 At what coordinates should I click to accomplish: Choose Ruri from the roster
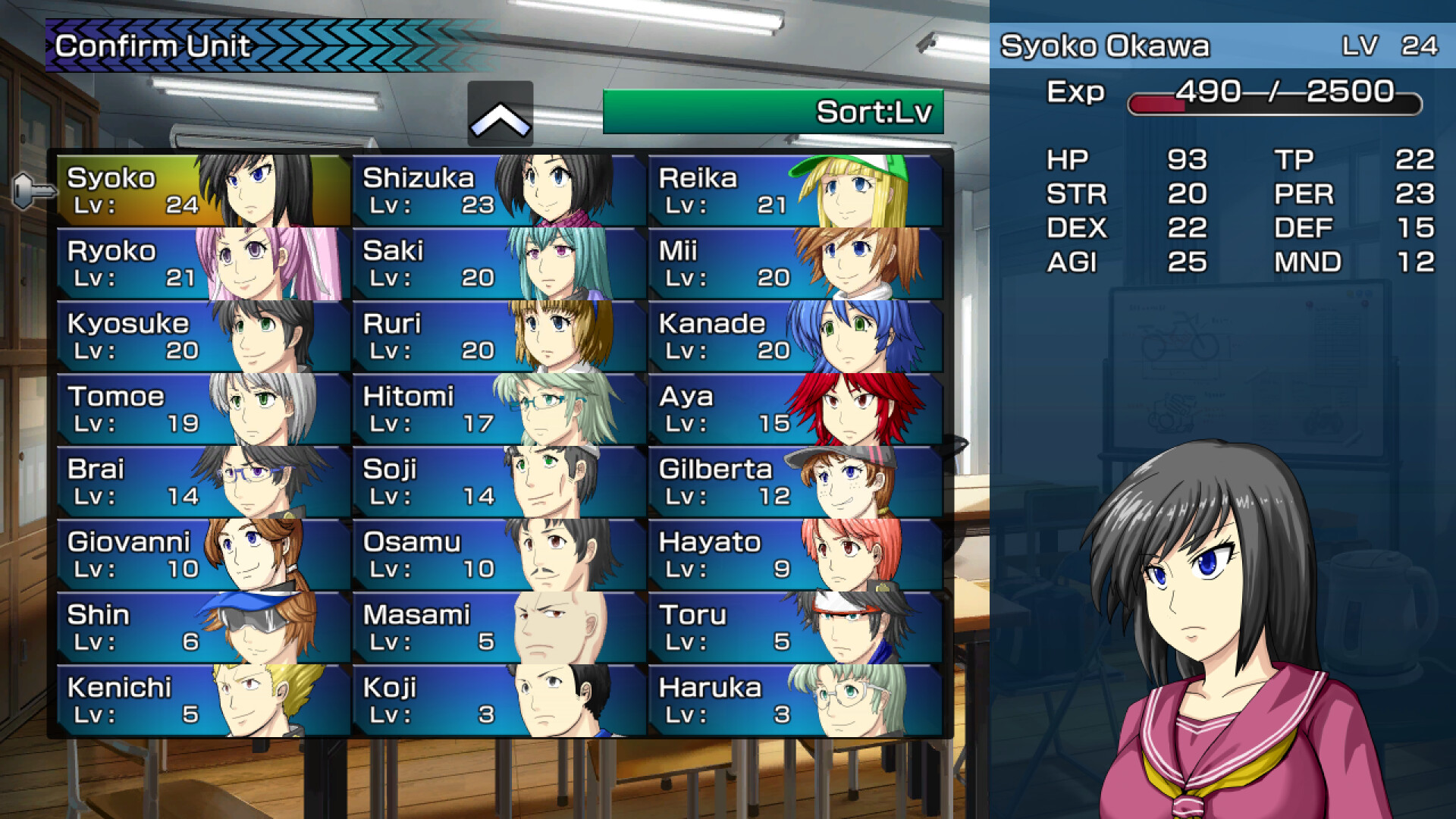(499, 337)
